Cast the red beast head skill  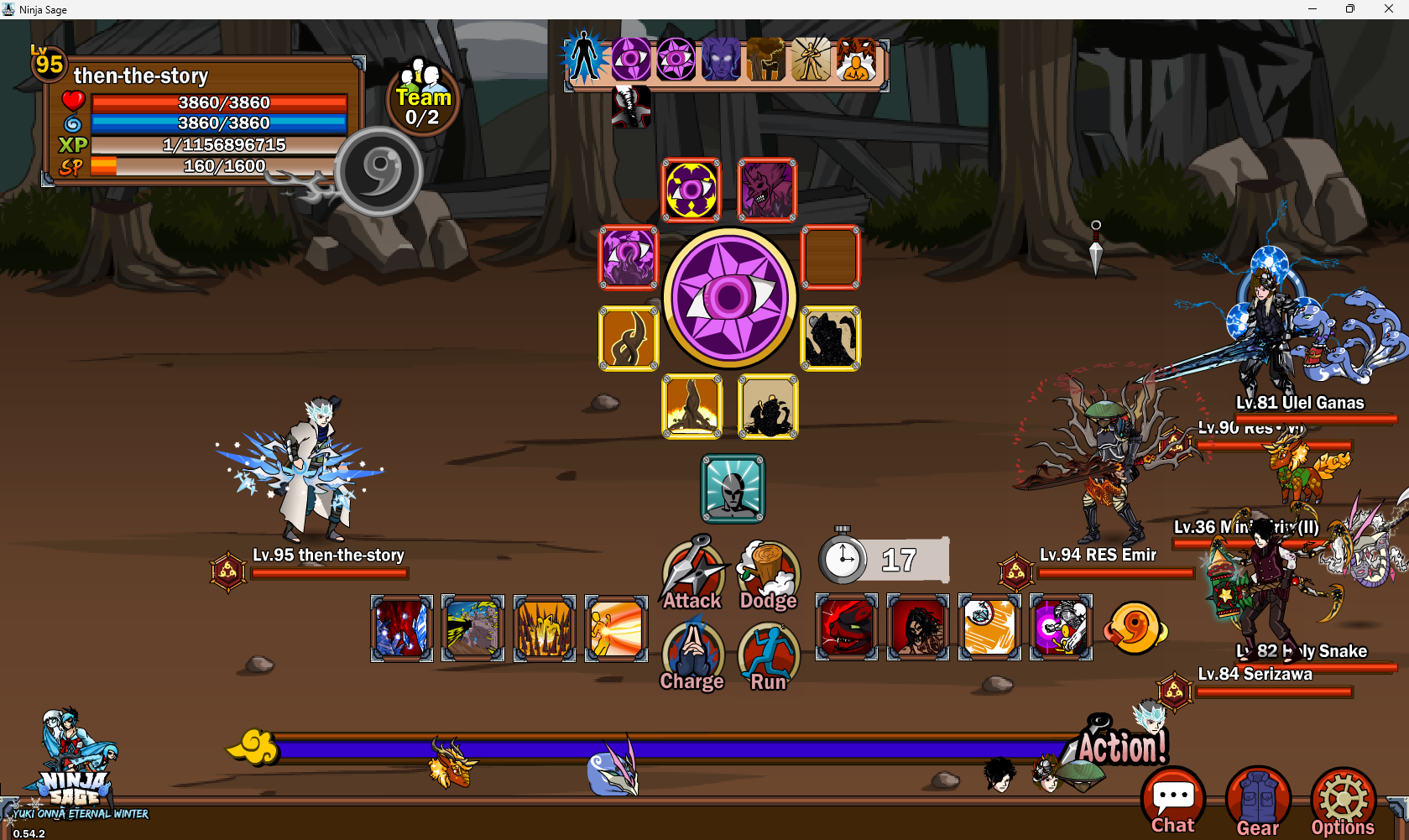[846, 628]
